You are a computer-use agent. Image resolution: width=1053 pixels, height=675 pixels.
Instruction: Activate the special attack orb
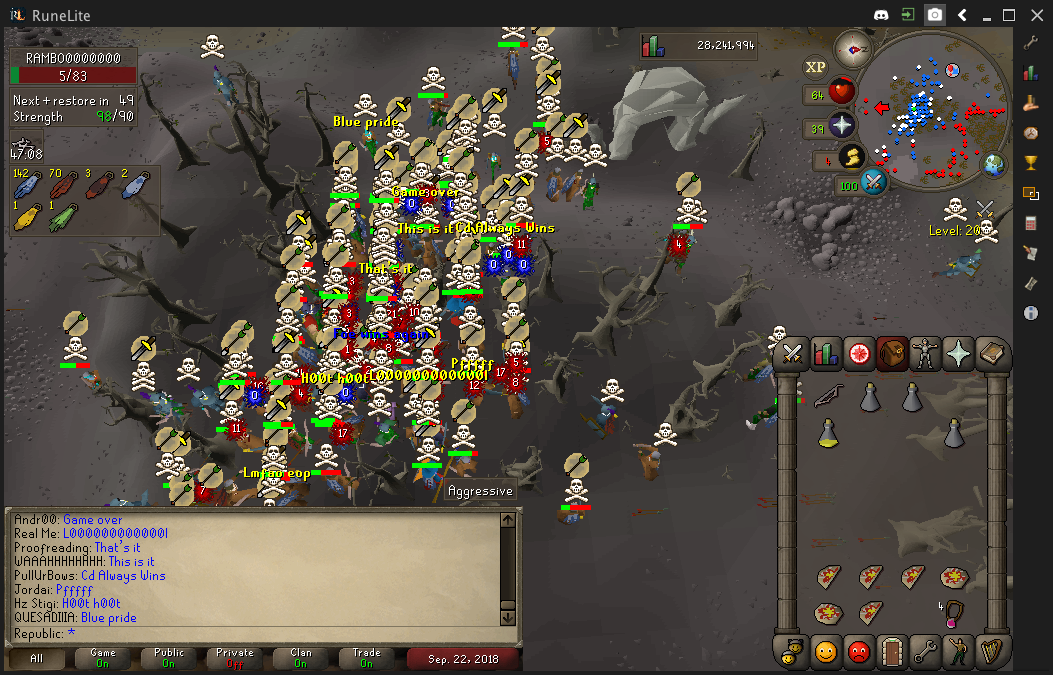[873, 183]
